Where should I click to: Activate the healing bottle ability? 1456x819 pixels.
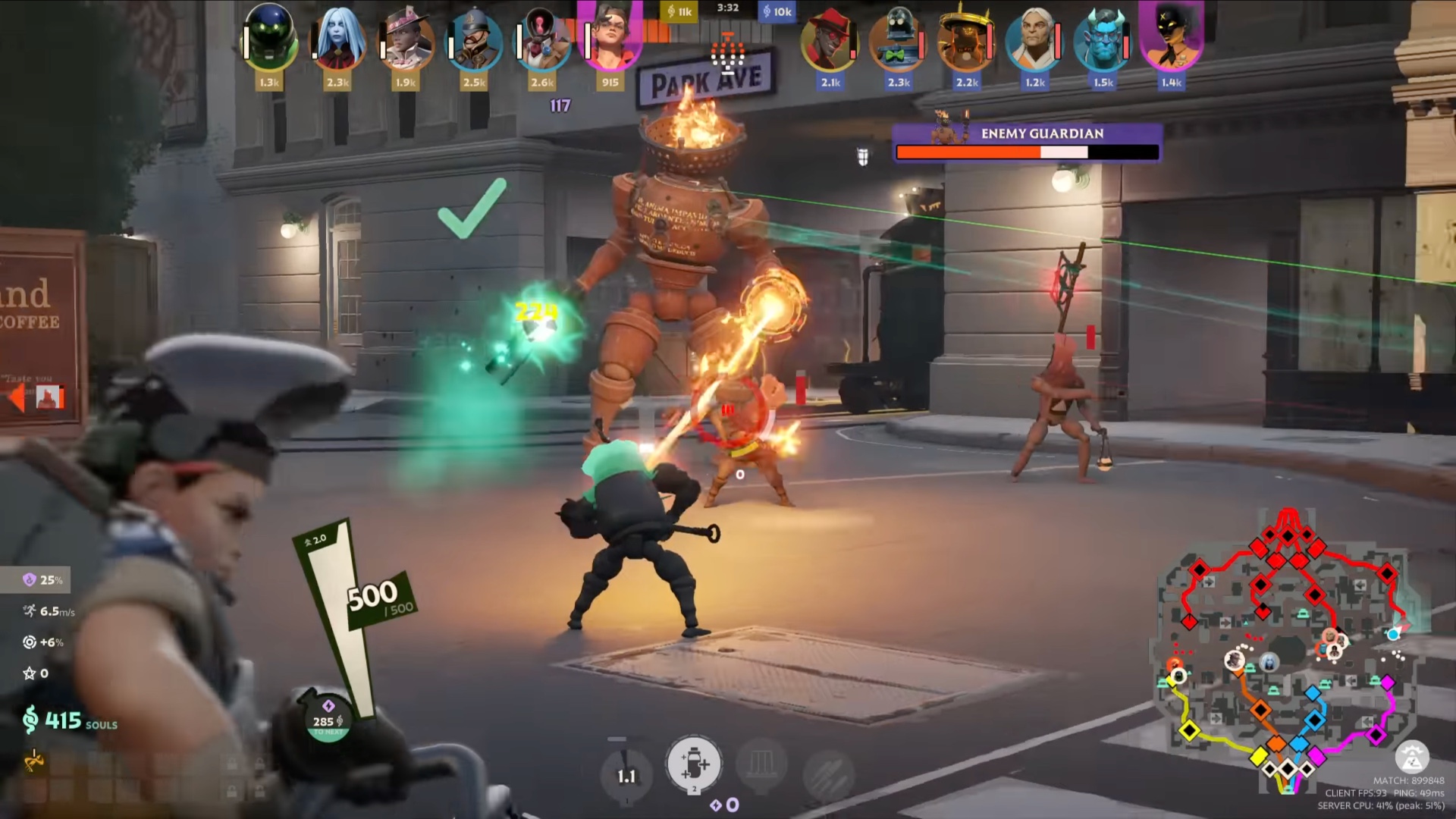693,764
